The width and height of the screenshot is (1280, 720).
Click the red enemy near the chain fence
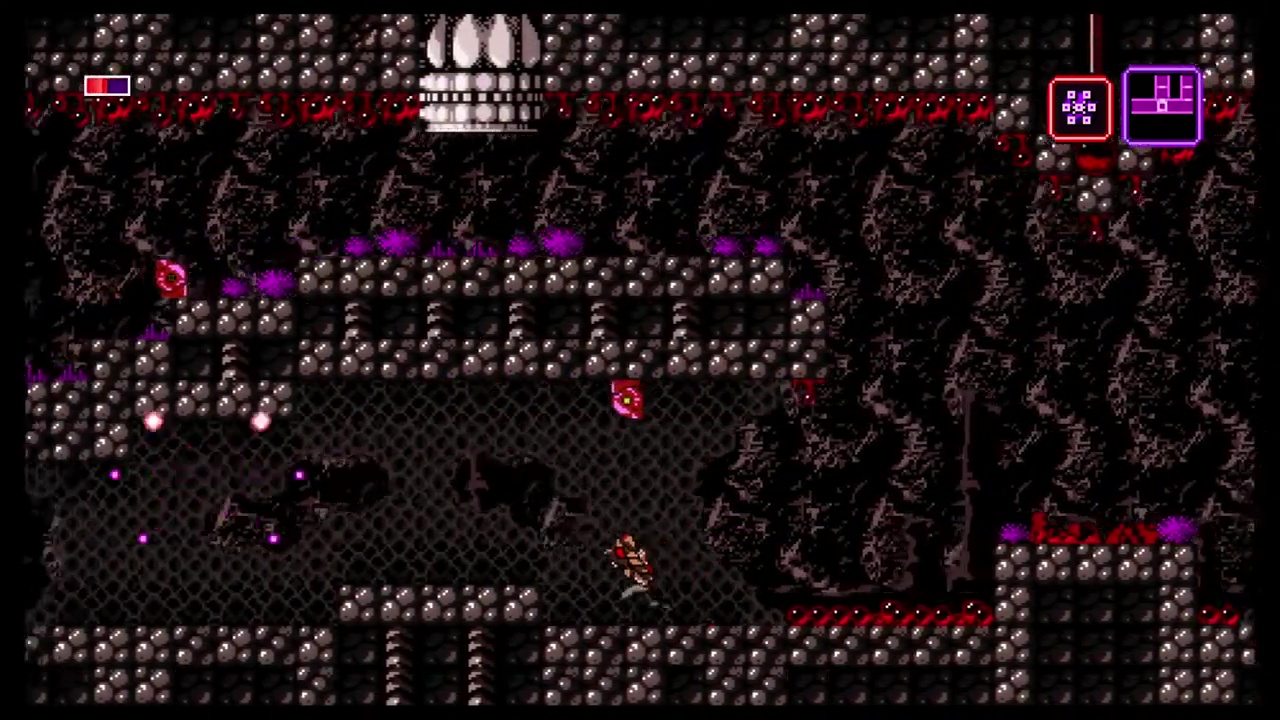tap(625, 400)
